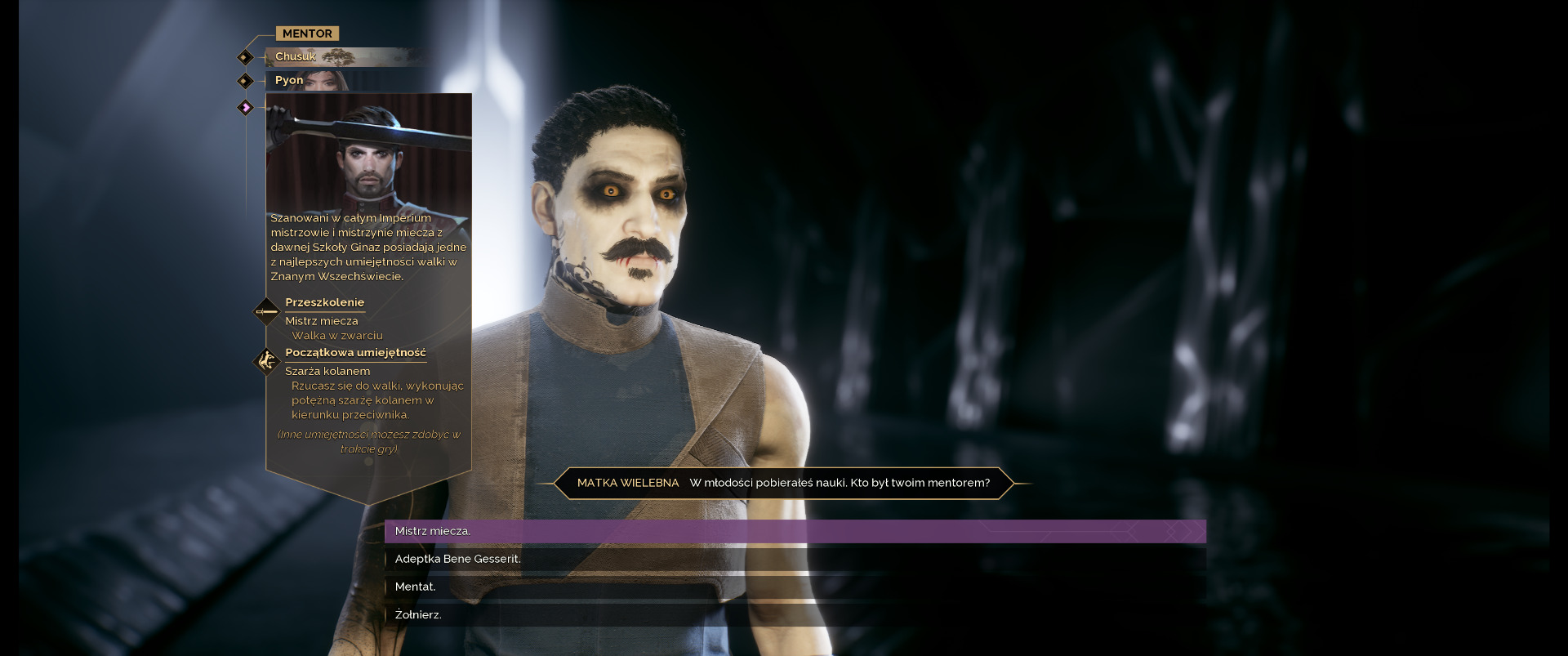The width and height of the screenshot is (1568, 656).
Task: Select the pink diamond mentor step marker
Action: coord(245,107)
